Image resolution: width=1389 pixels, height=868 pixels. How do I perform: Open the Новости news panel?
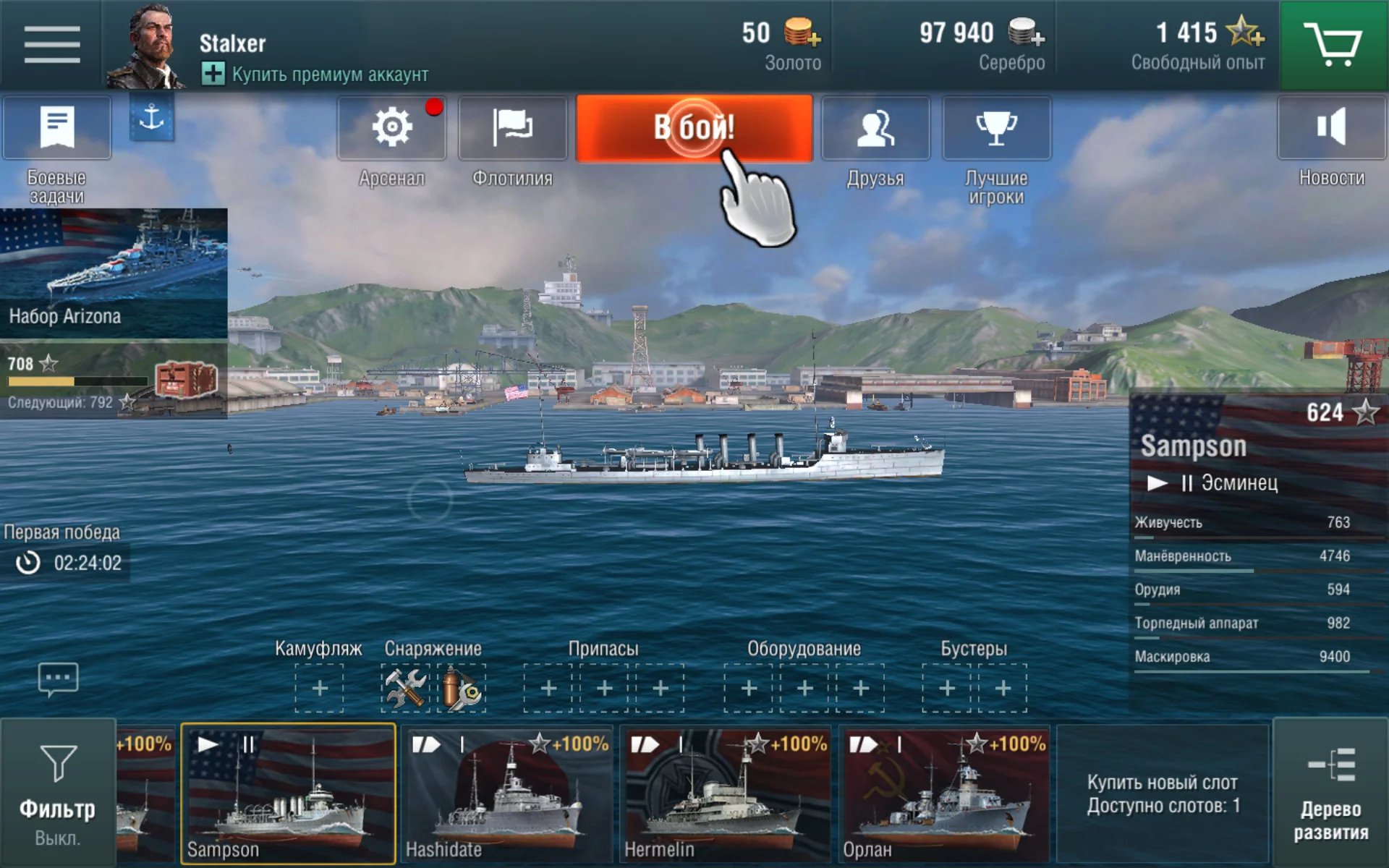(1331, 129)
